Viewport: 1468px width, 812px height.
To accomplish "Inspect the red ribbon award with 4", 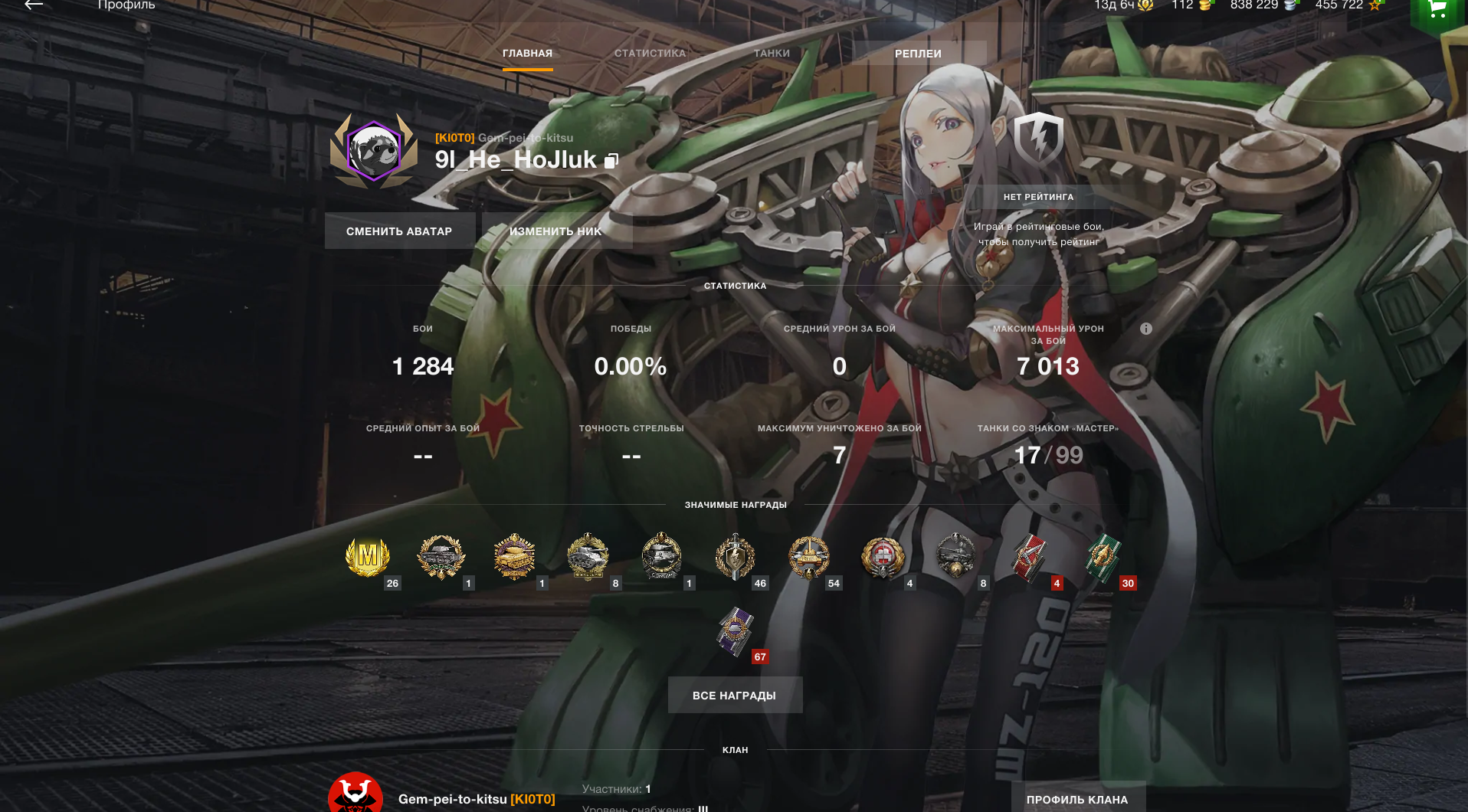I will coord(1030,558).
